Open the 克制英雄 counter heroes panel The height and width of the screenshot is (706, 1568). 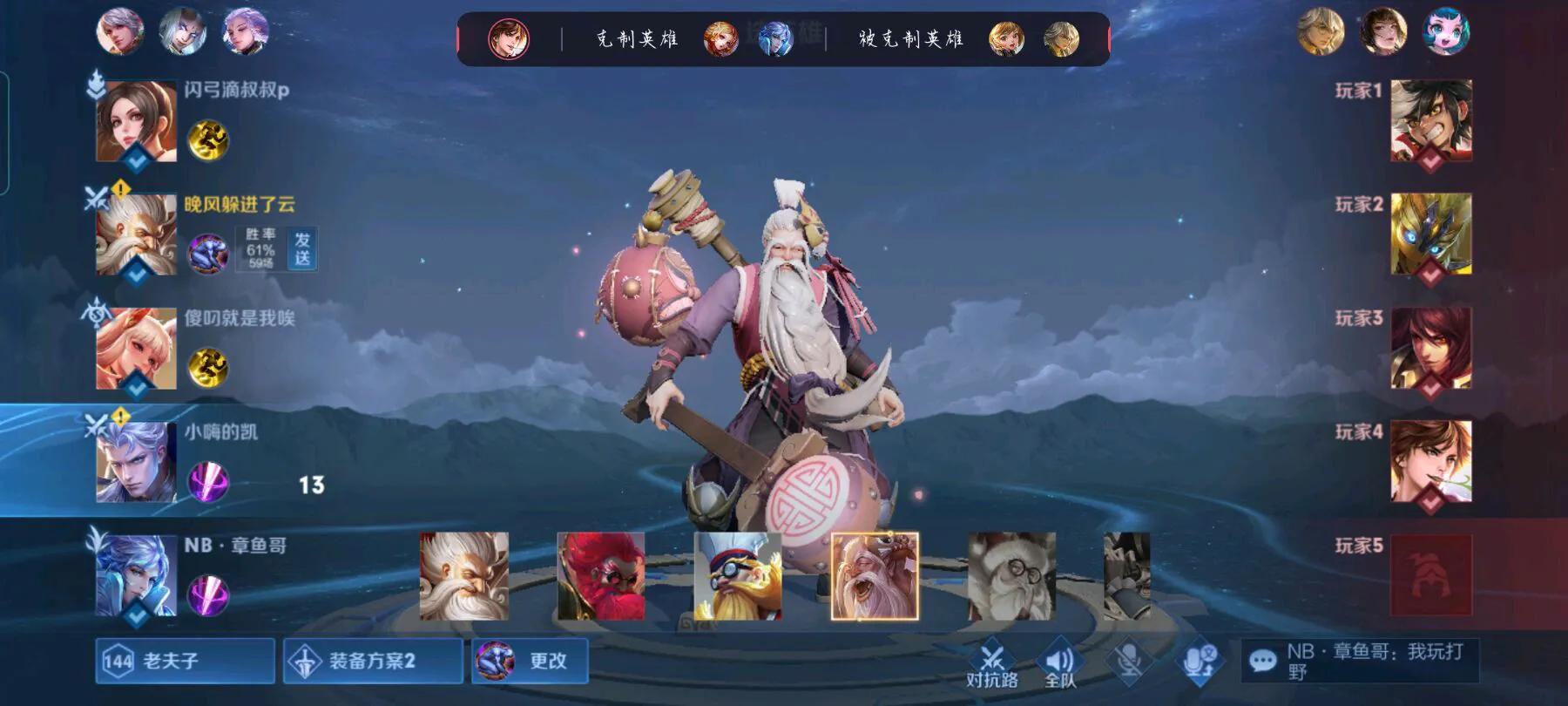637,39
